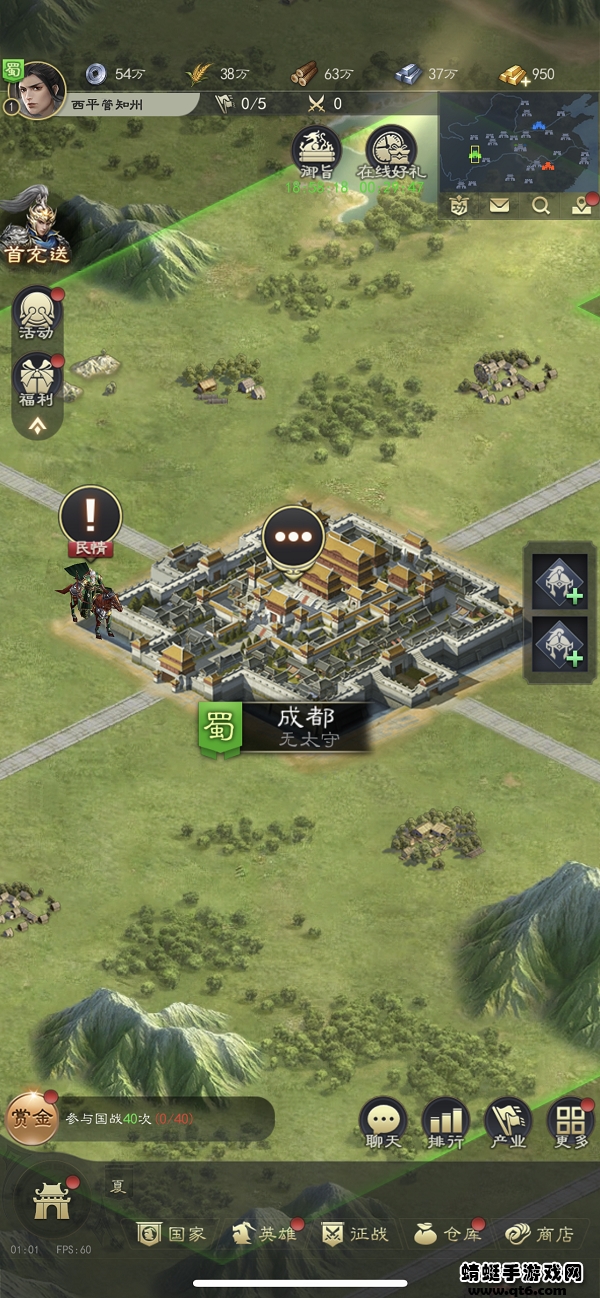The width and height of the screenshot is (600, 1298).
Task: Open the player avatar profile
Action: coord(42,90)
